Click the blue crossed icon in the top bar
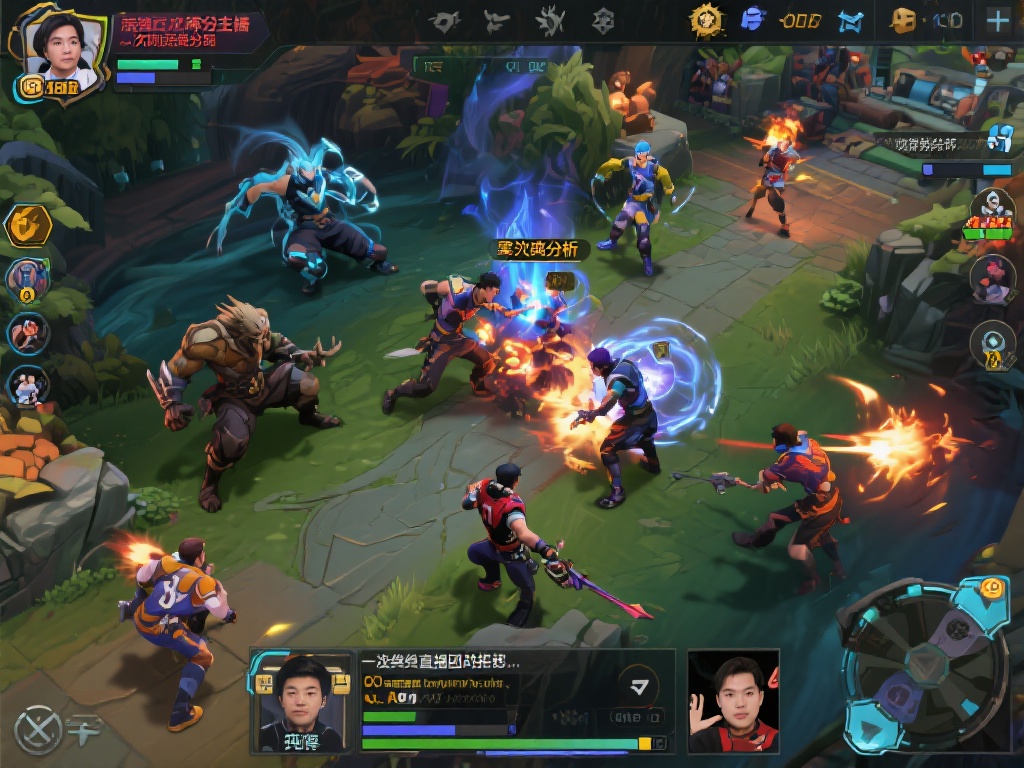This screenshot has width=1024, height=768. coord(850,20)
